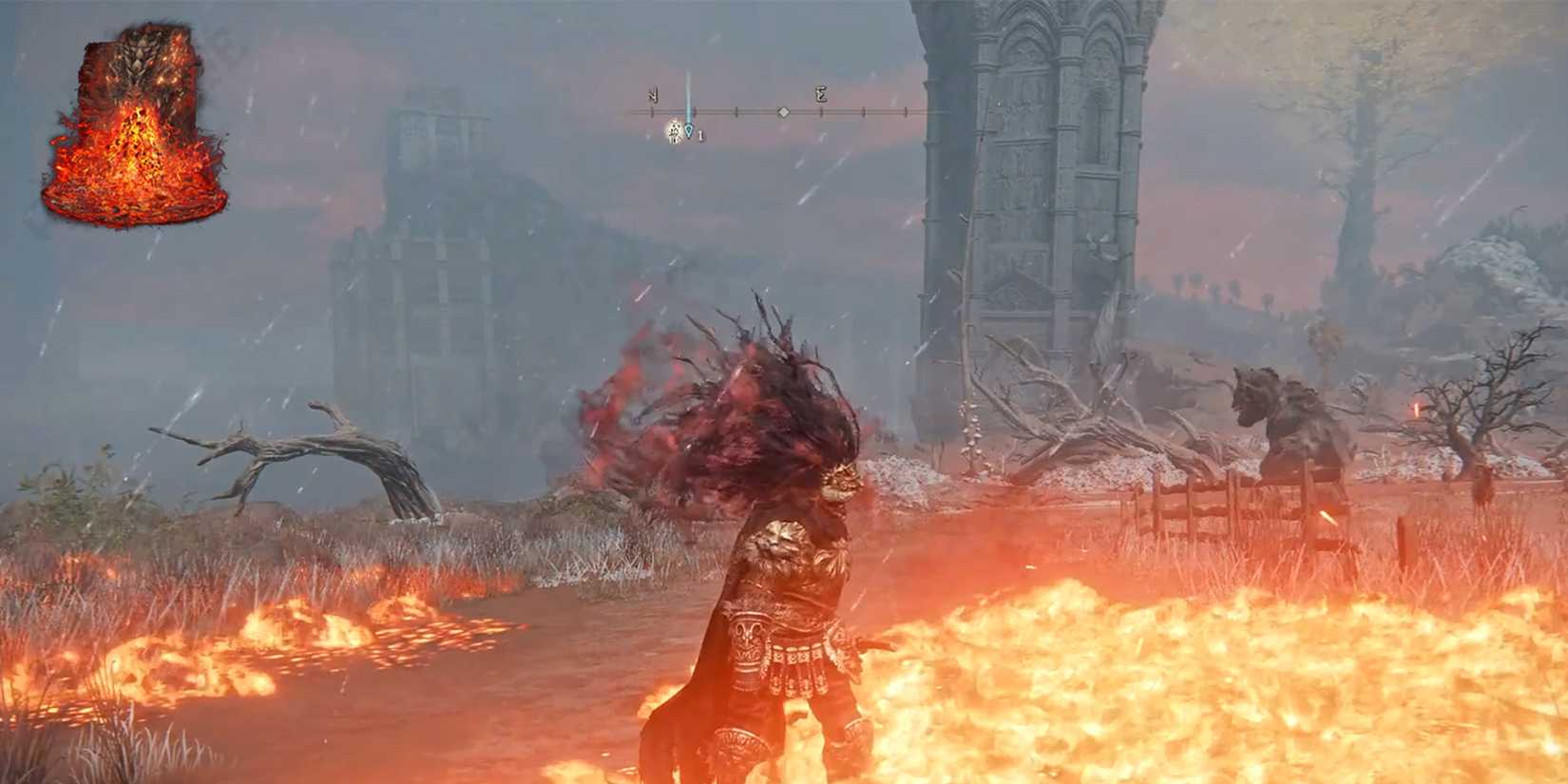Screen dimensions: 1568x784
Task: Click the E east indicator on the compass
Action: (821, 94)
